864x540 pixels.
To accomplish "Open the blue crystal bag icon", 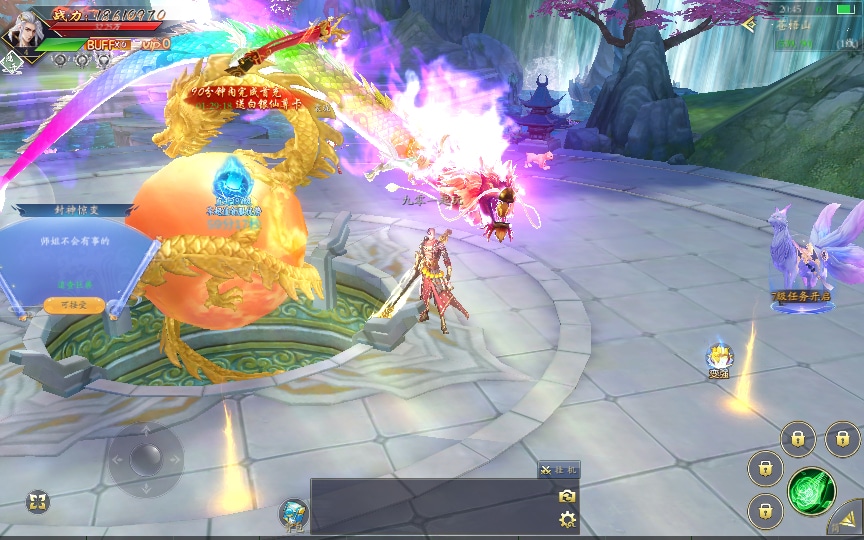I will [294, 512].
